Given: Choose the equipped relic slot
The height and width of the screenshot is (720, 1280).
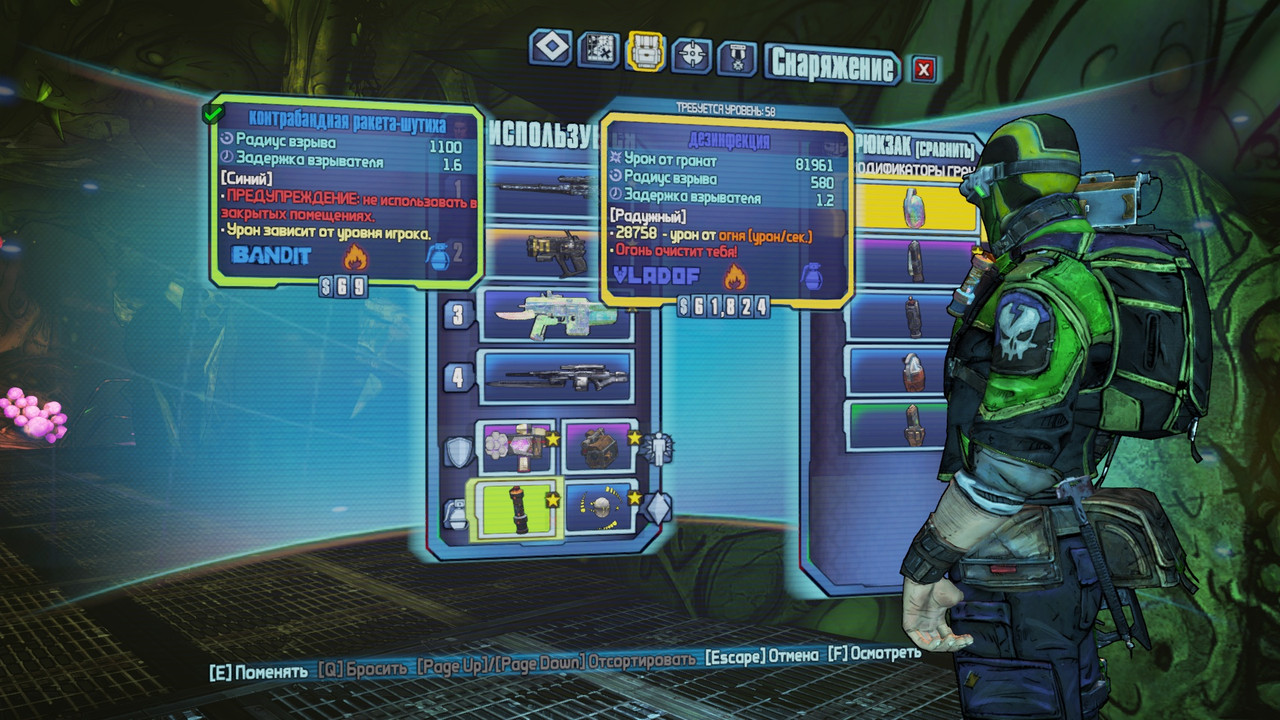Looking at the screenshot, I should (x=600, y=507).
